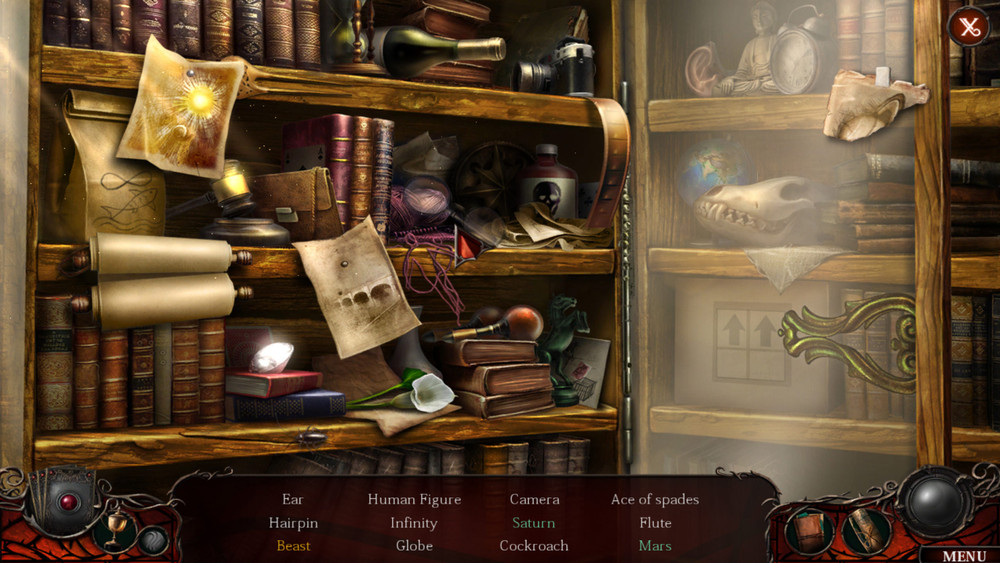Open the MENU
Viewport: 1000px width, 563px height.
coord(963,555)
